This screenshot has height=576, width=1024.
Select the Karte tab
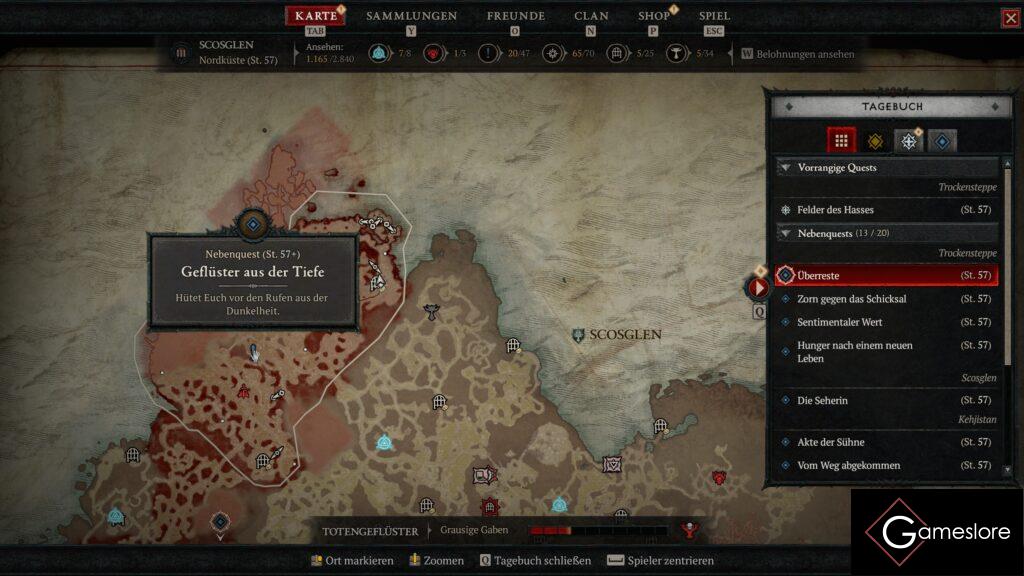tap(316, 16)
